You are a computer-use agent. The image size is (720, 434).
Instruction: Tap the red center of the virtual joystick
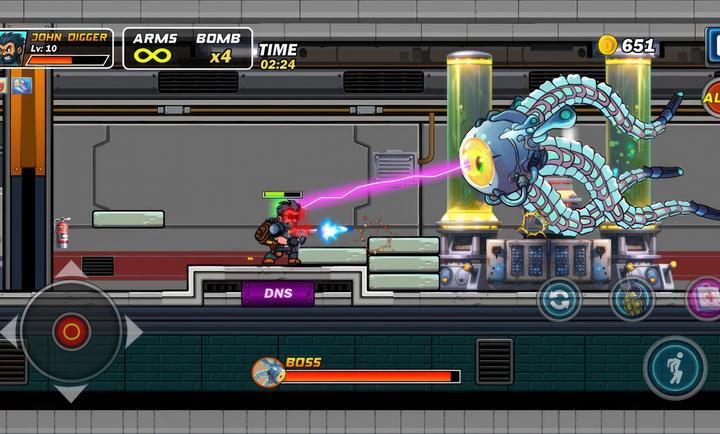pos(71,330)
